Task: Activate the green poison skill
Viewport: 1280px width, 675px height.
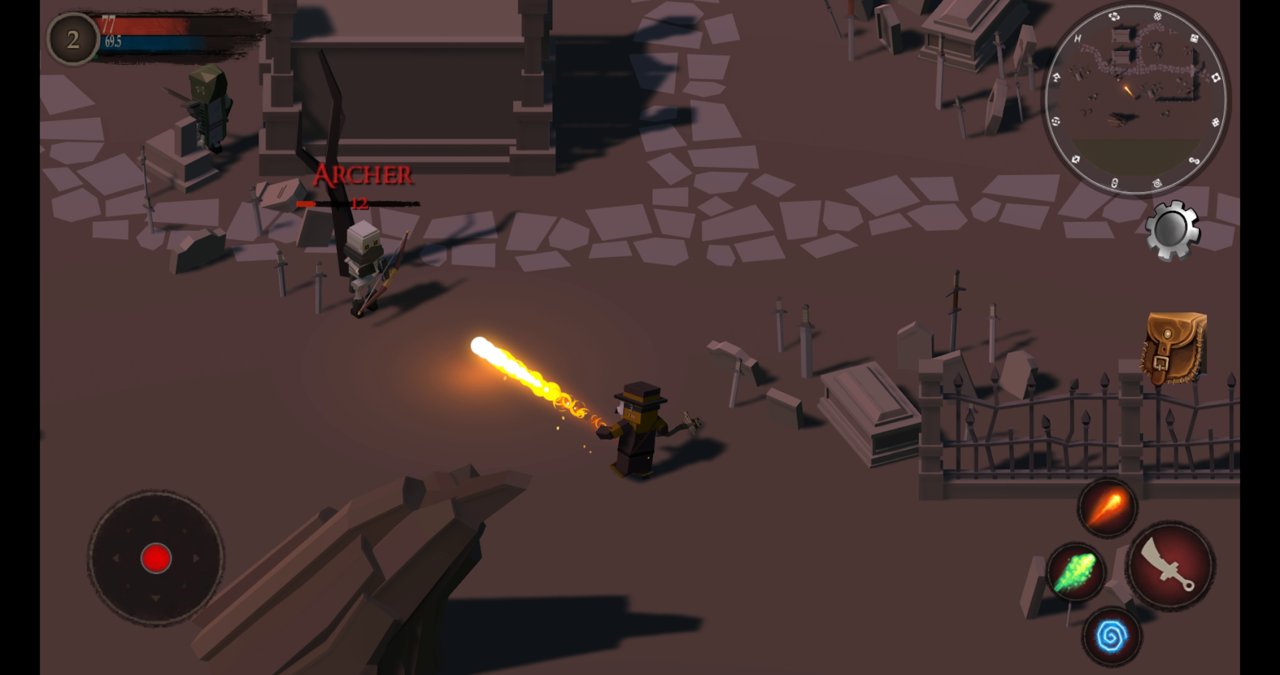Action: coord(1075,573)
